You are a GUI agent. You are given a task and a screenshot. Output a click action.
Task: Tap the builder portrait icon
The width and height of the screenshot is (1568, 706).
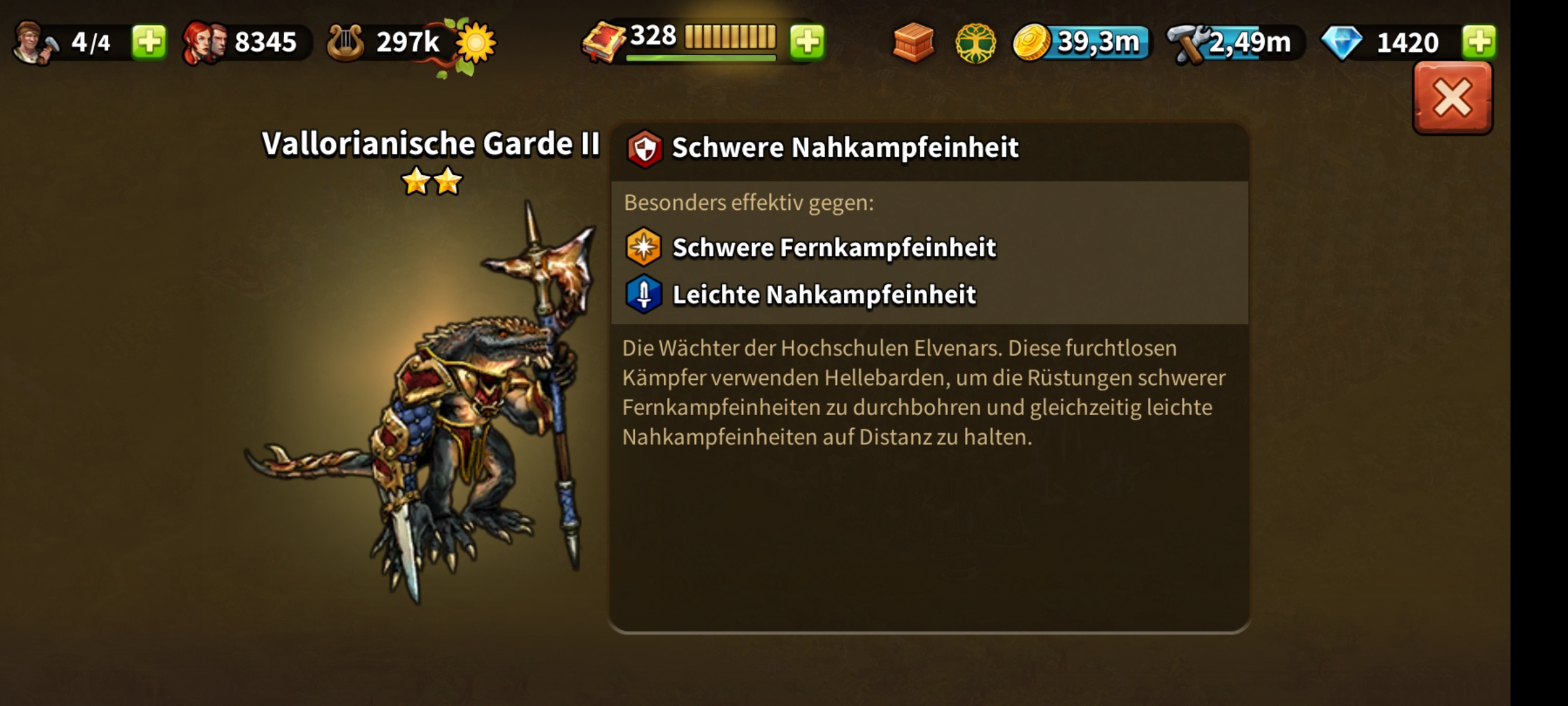point(34,43)
